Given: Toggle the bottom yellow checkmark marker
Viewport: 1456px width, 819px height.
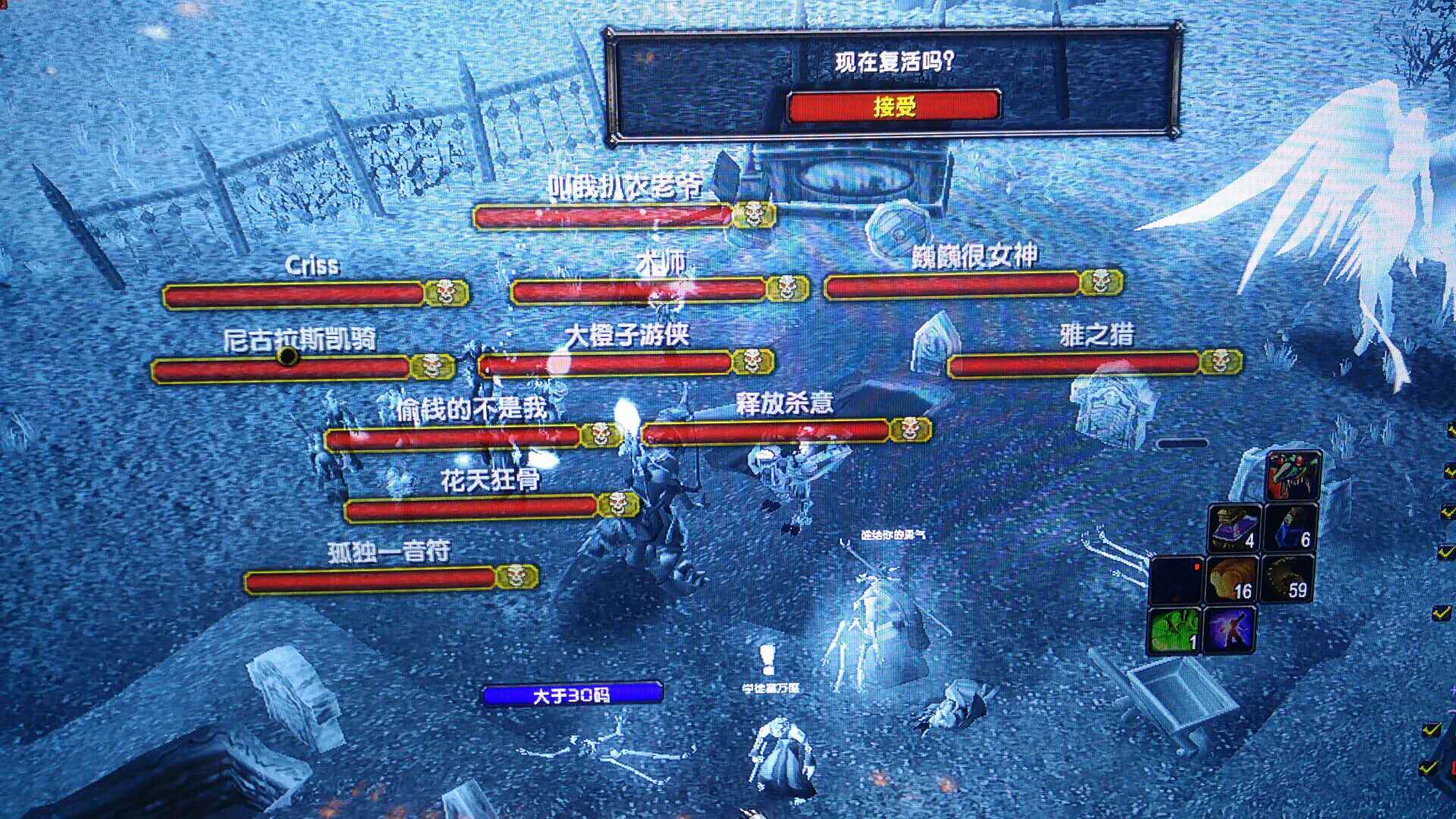Looking at the screenshot, I should (x=1429, y=767).
